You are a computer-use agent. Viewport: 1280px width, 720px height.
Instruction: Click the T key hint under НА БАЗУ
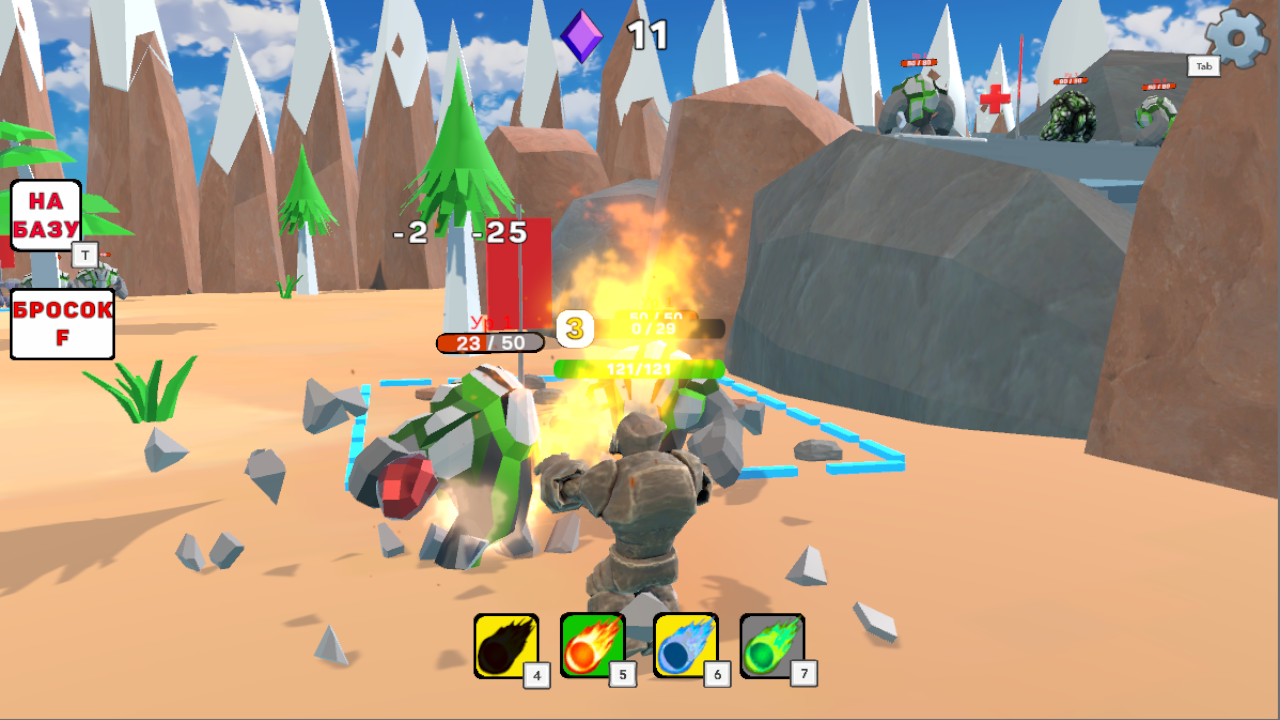[86, 256]
